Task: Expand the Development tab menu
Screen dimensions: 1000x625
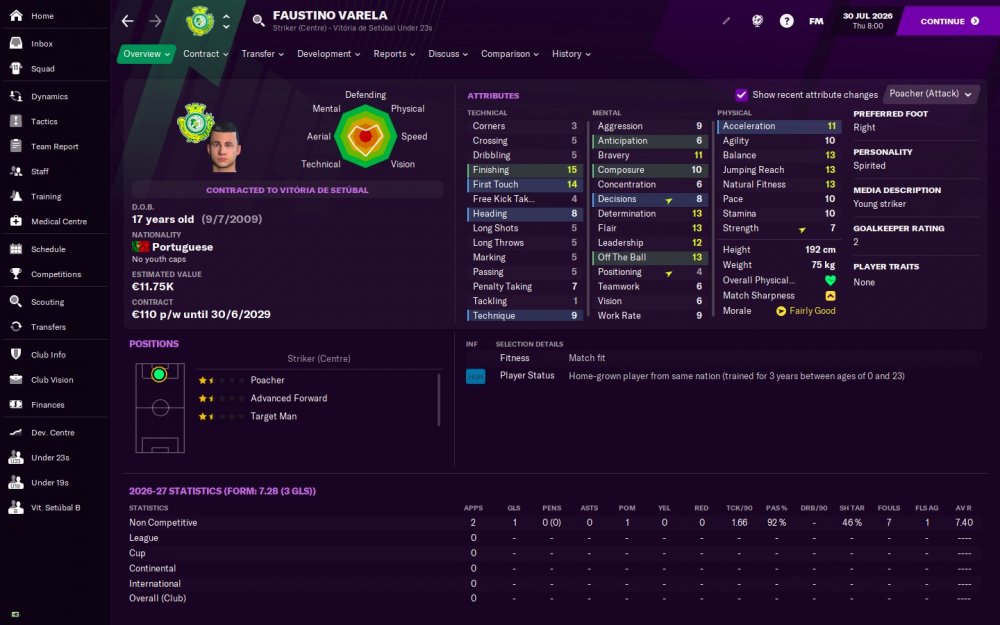Action: tap(329, 54)
